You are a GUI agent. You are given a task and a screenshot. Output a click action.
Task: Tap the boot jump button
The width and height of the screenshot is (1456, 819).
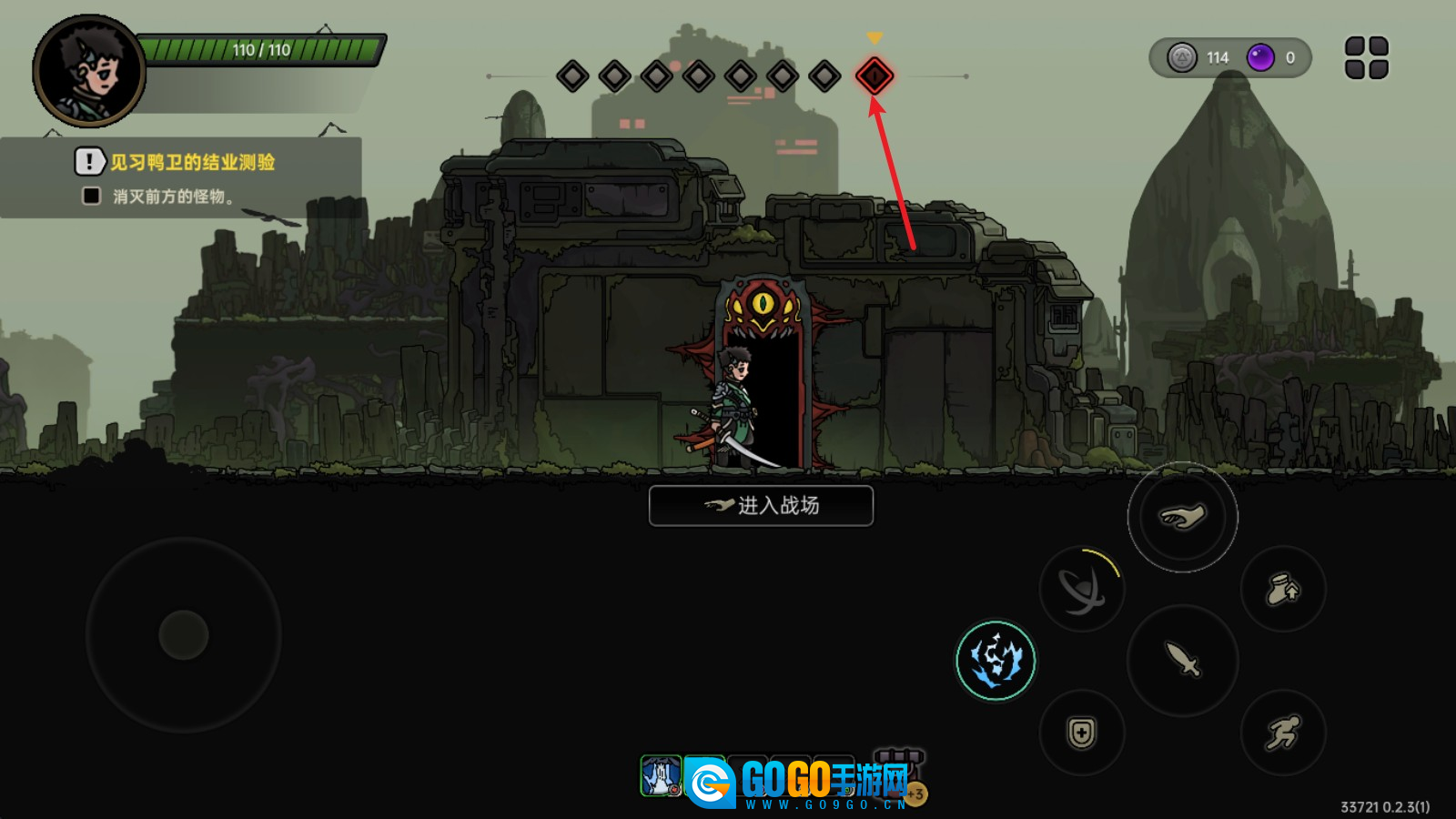tap(1282, 590)
